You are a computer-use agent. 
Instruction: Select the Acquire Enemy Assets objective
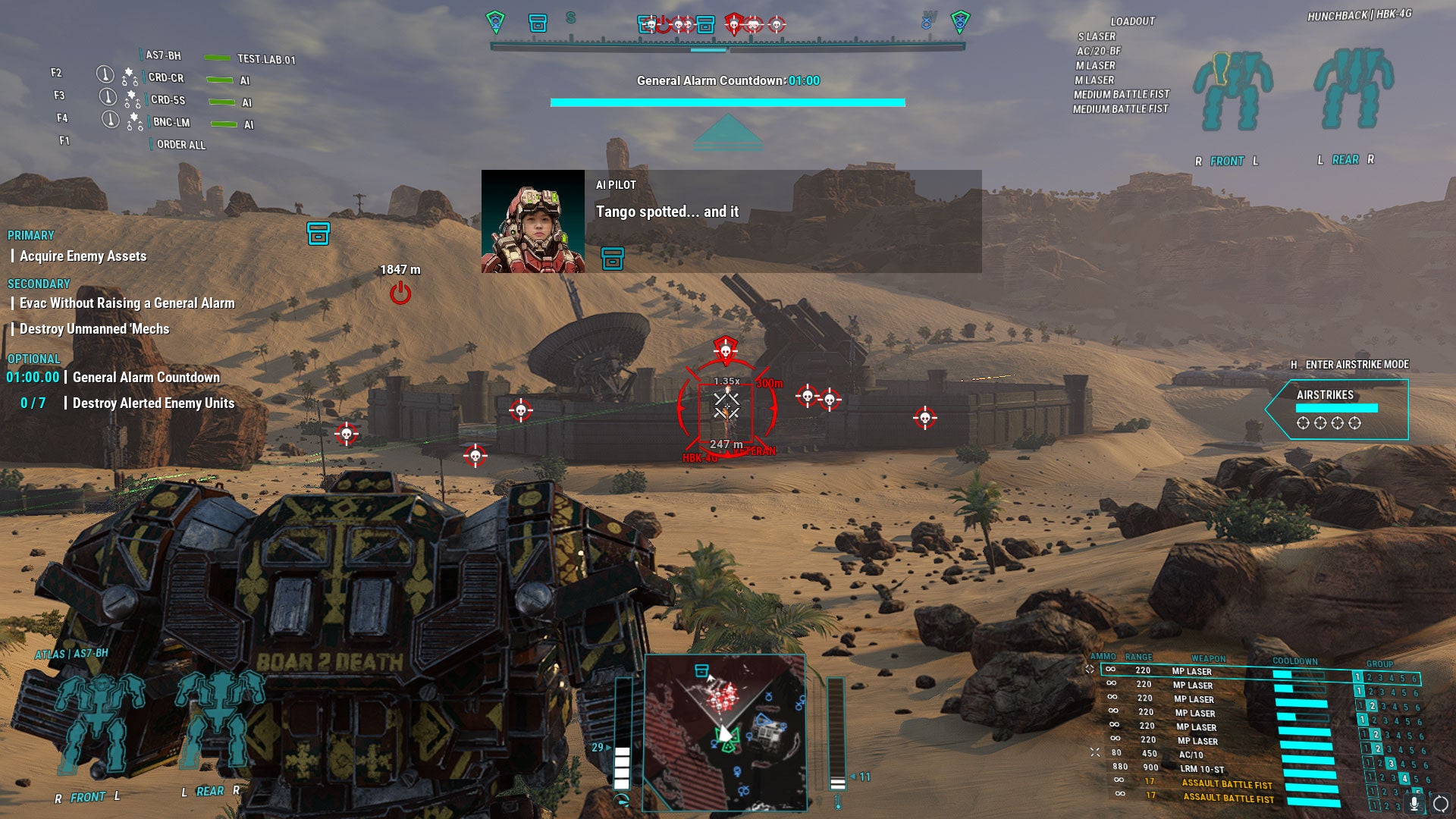coord(83,256)
